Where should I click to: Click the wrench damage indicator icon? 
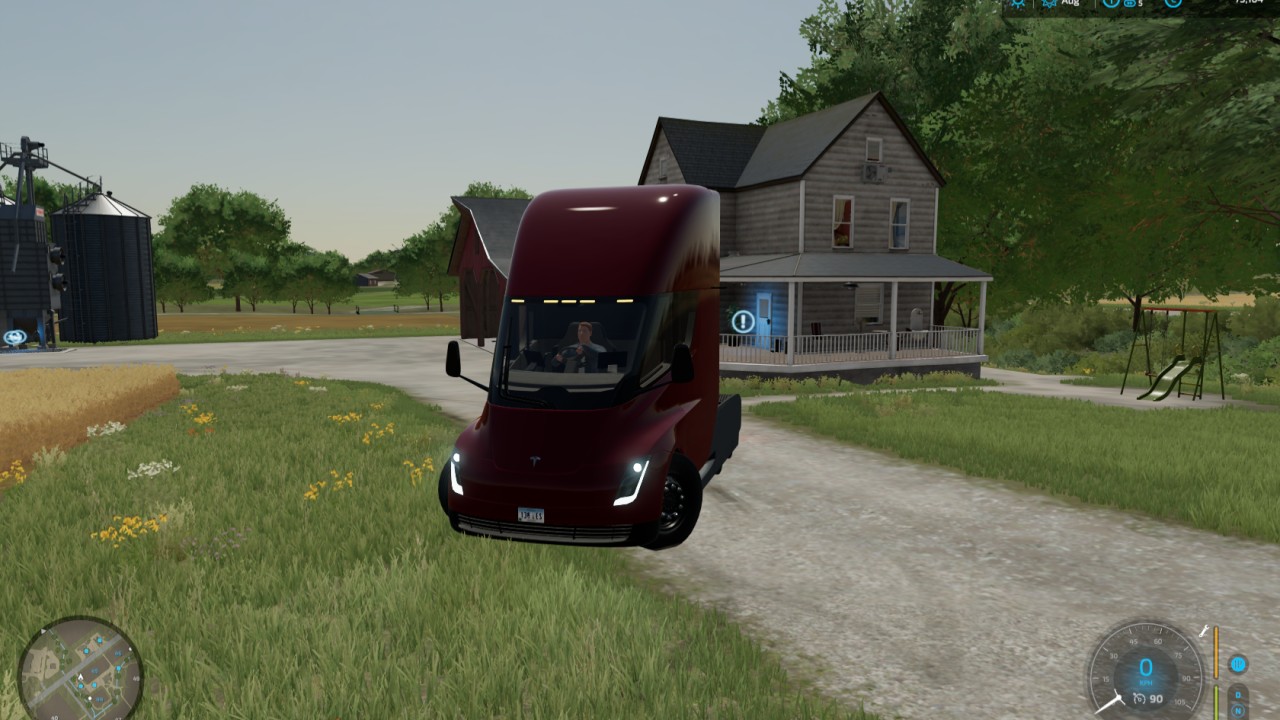[x=1203, y=631]
